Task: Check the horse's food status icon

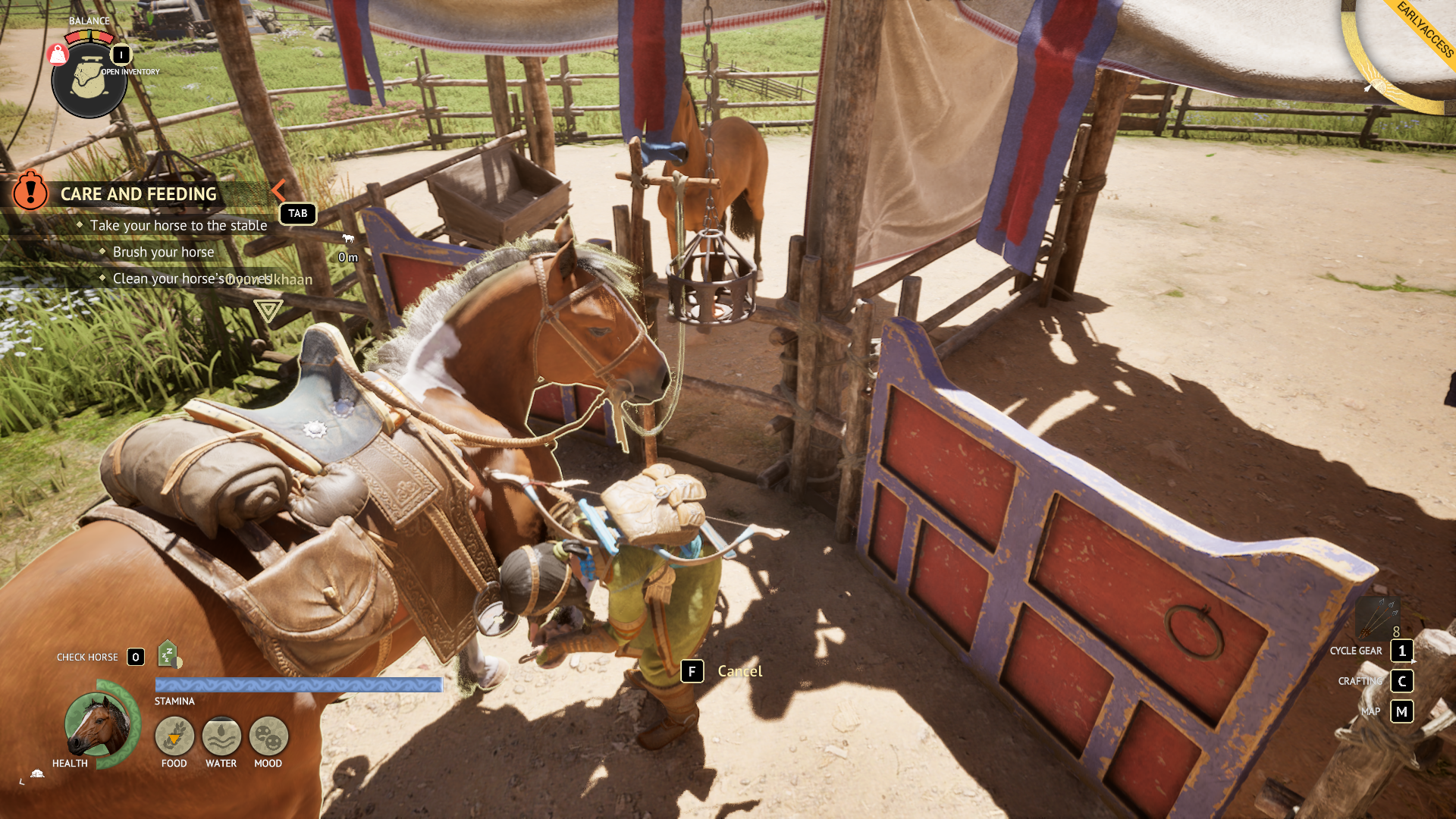Action: pos(174,736)
